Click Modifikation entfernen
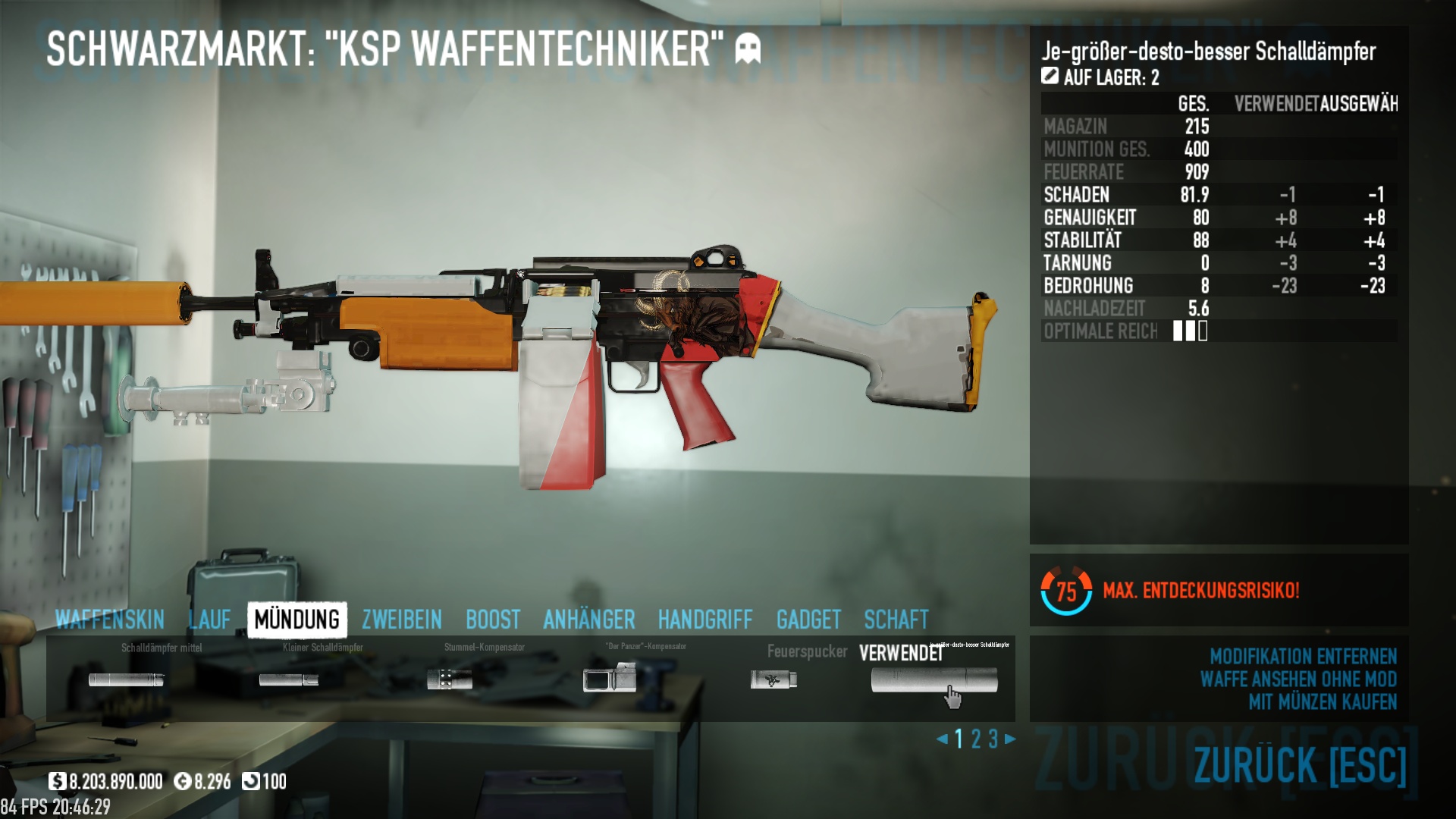The width and height of the screenshot is (1456, 819). (x=1302, y=656)
